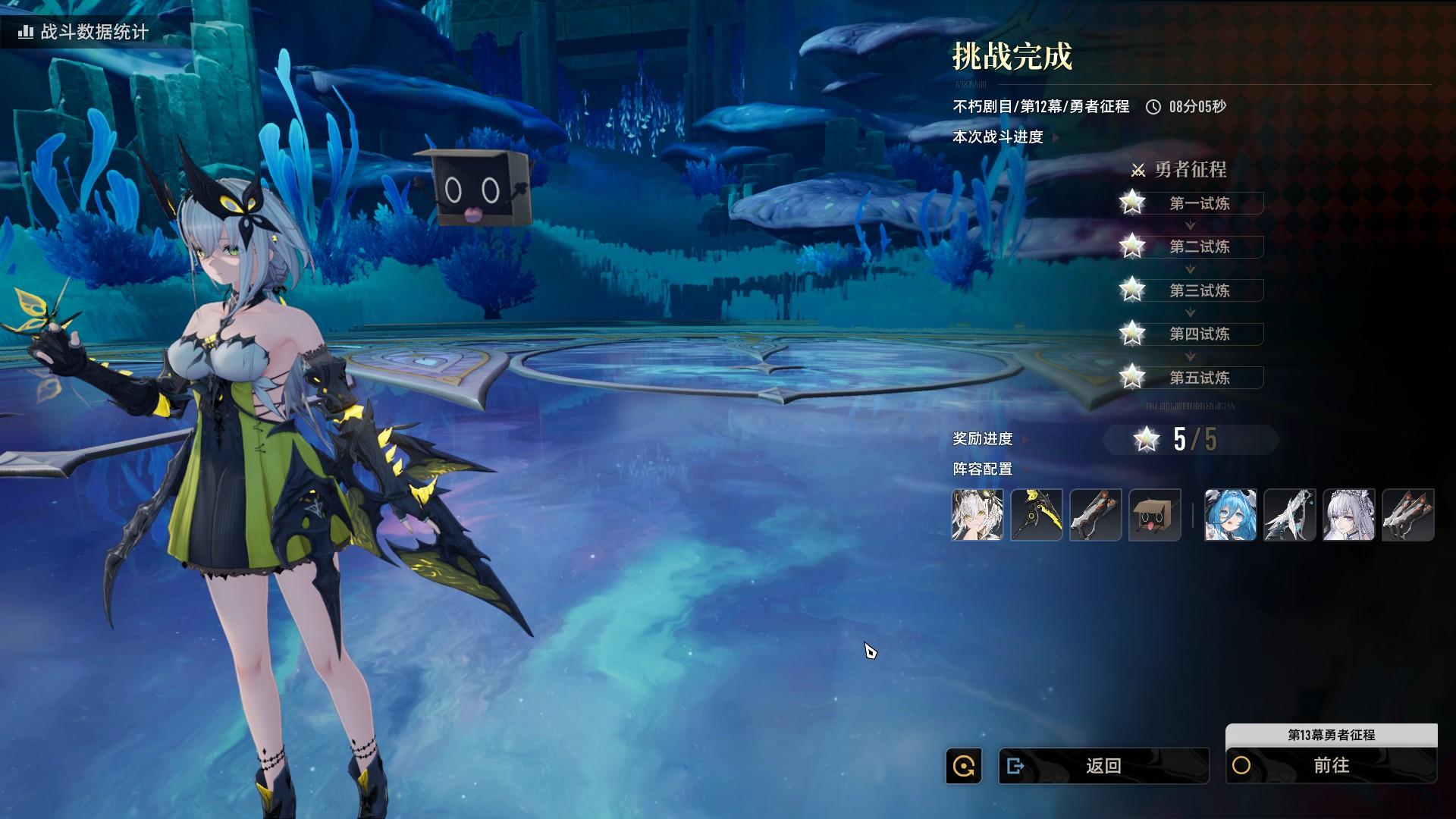View the silver-haired maid character portrait
The width and height of the screenshot is (1456, 819).
(1348, 515)
